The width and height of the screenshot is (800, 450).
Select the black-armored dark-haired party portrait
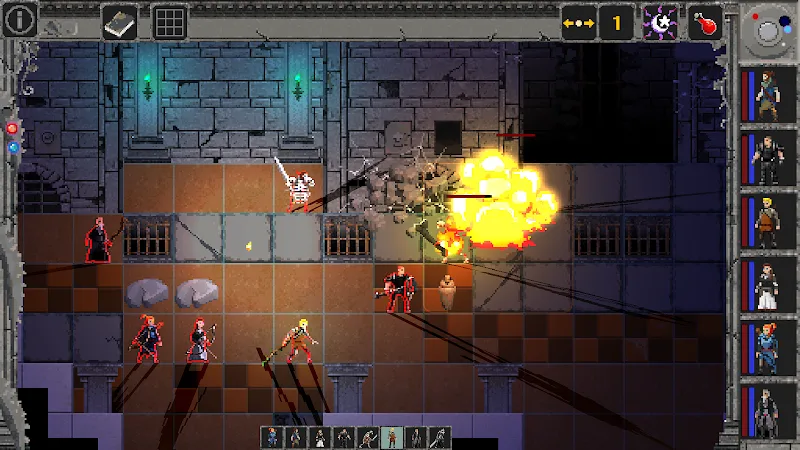point(767,159)
